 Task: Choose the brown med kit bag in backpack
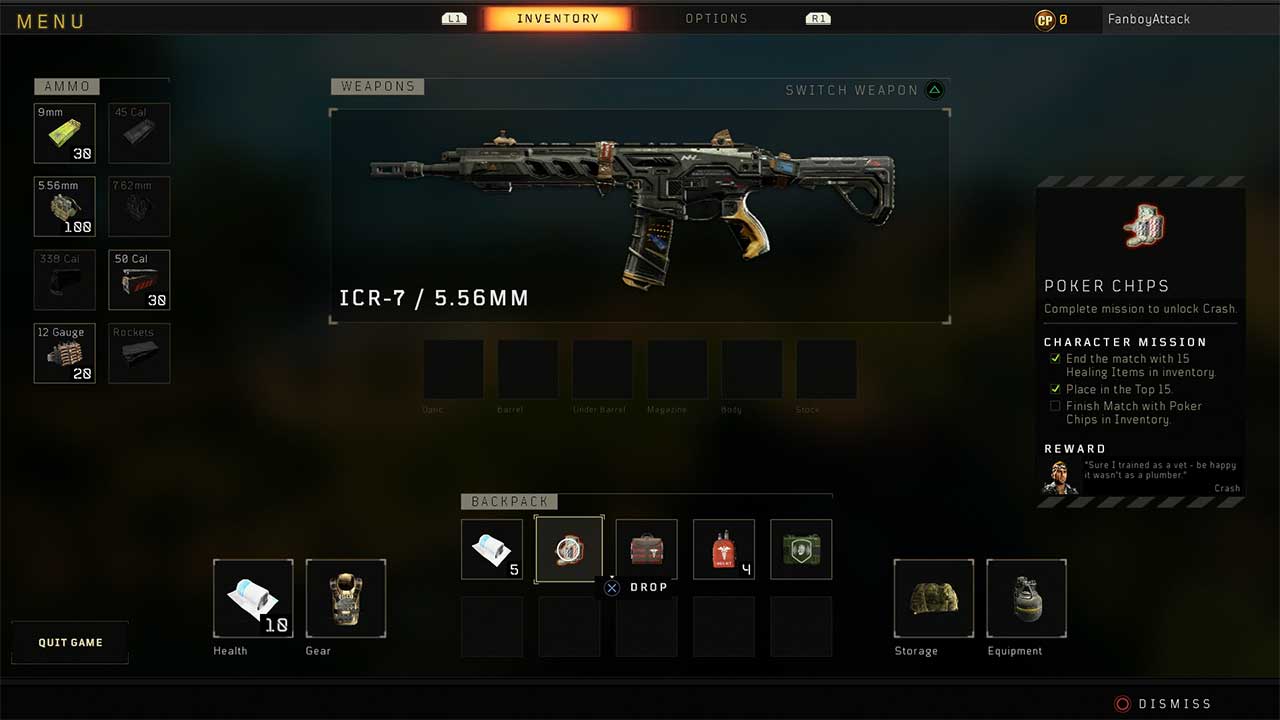coord(646,549)
